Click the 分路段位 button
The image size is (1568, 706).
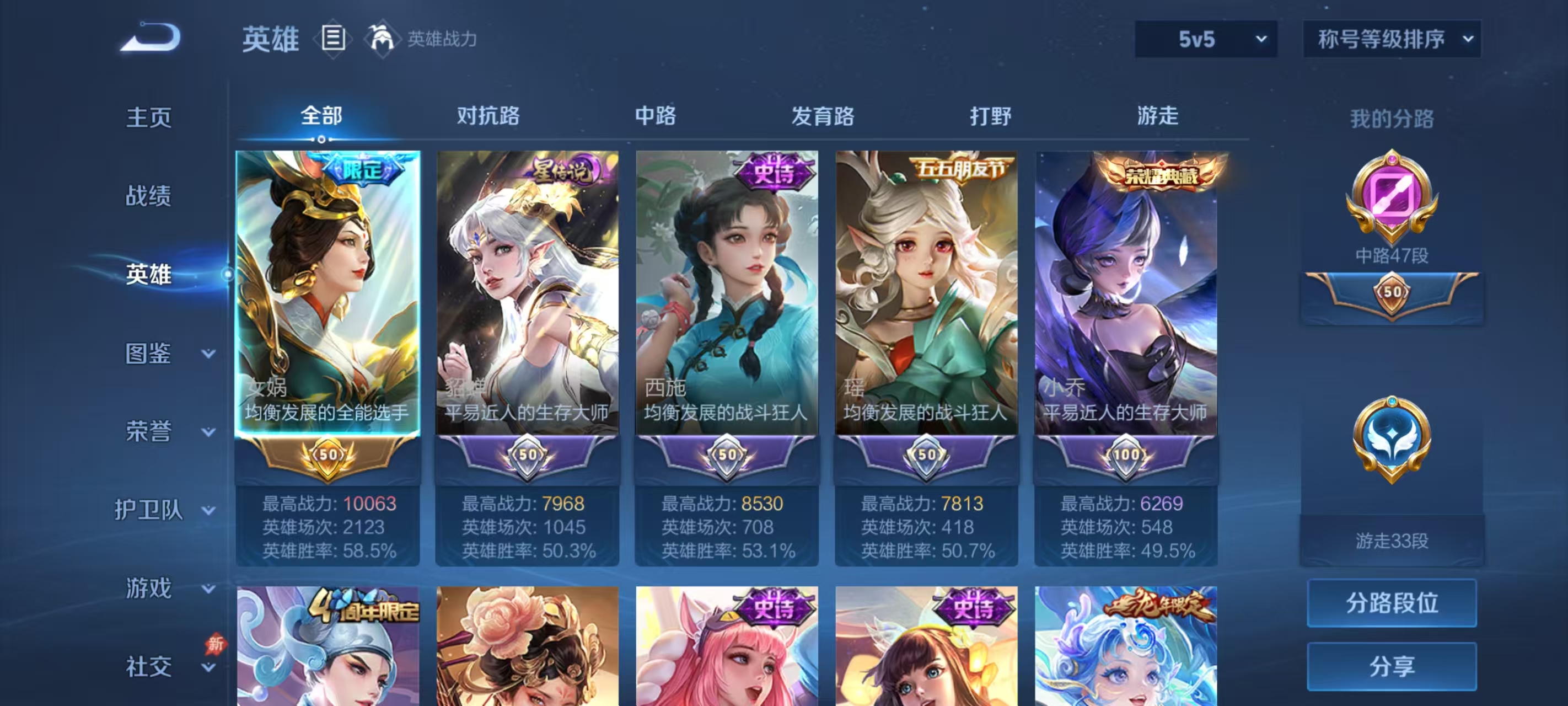pyautogui.click(x=1393, y=603)
